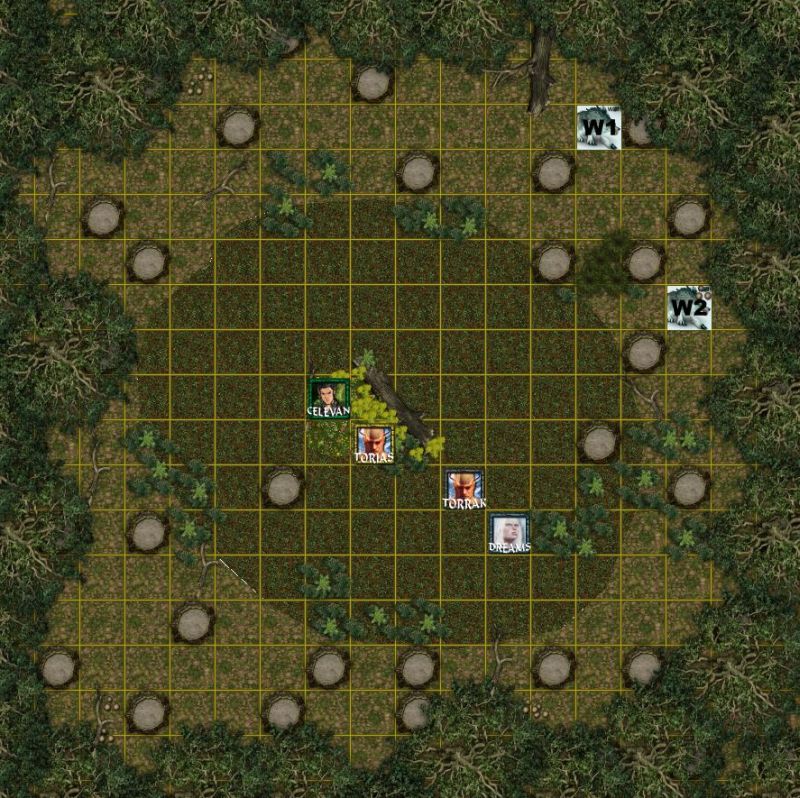Select the white-haired Dreams token

[x=509, y=533]
